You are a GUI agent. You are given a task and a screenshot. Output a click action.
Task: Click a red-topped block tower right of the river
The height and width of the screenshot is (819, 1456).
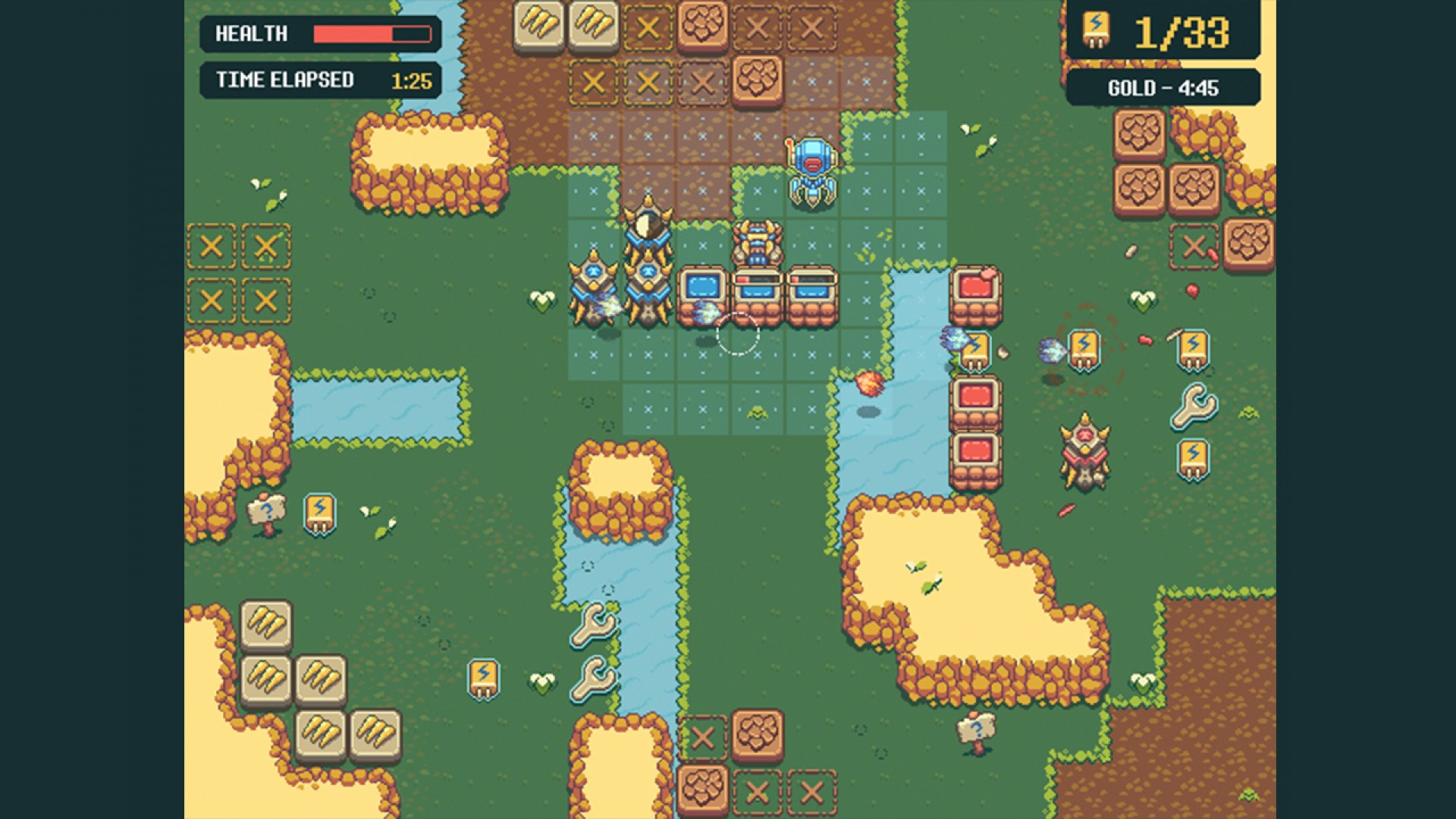(x=974, y=292)
